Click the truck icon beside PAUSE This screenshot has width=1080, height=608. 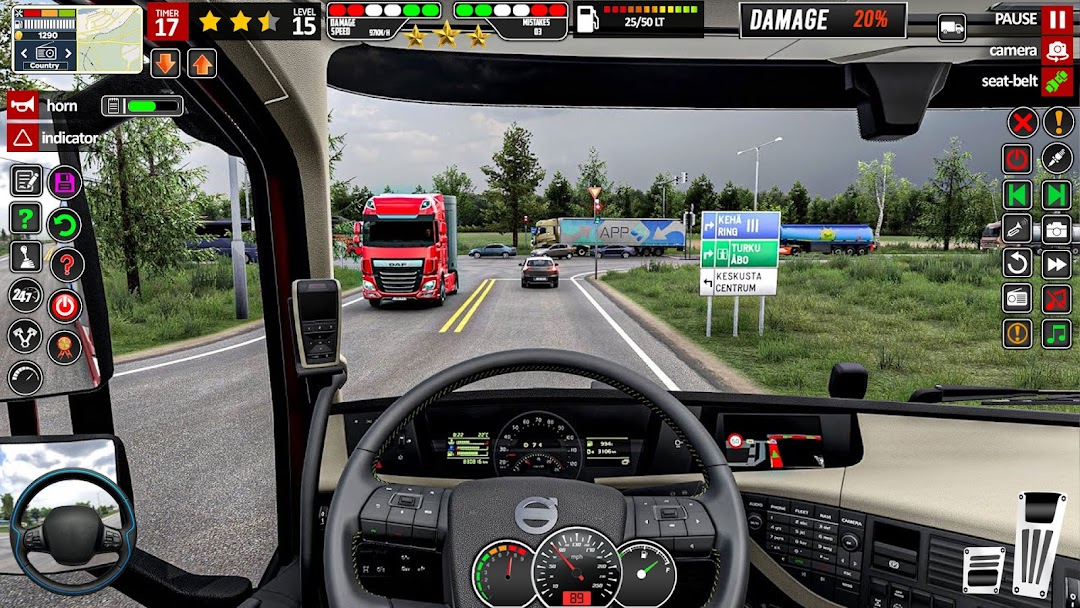coord(952,28)
